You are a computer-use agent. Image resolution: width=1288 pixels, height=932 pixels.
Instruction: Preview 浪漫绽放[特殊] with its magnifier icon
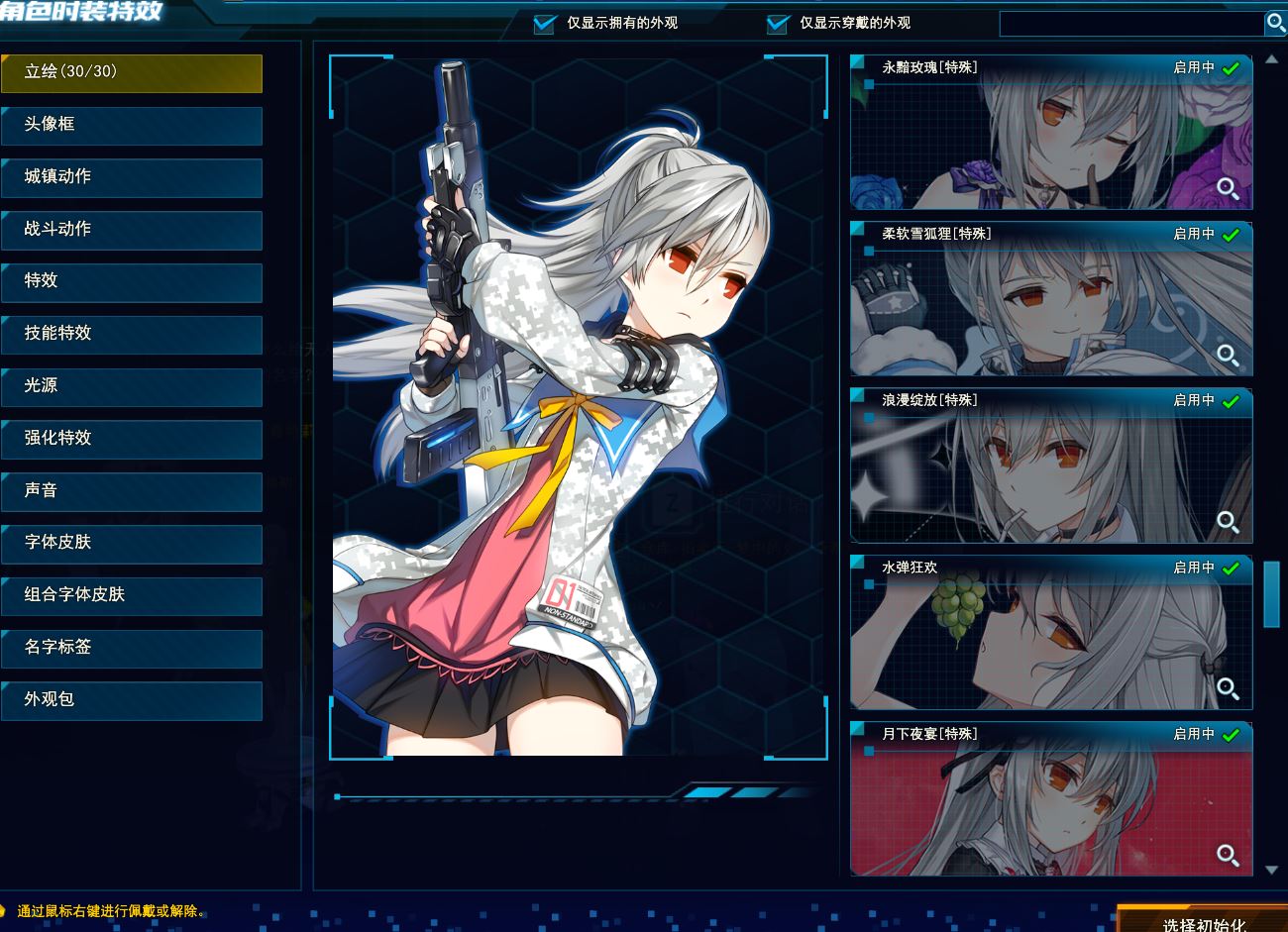(1228, 522)
